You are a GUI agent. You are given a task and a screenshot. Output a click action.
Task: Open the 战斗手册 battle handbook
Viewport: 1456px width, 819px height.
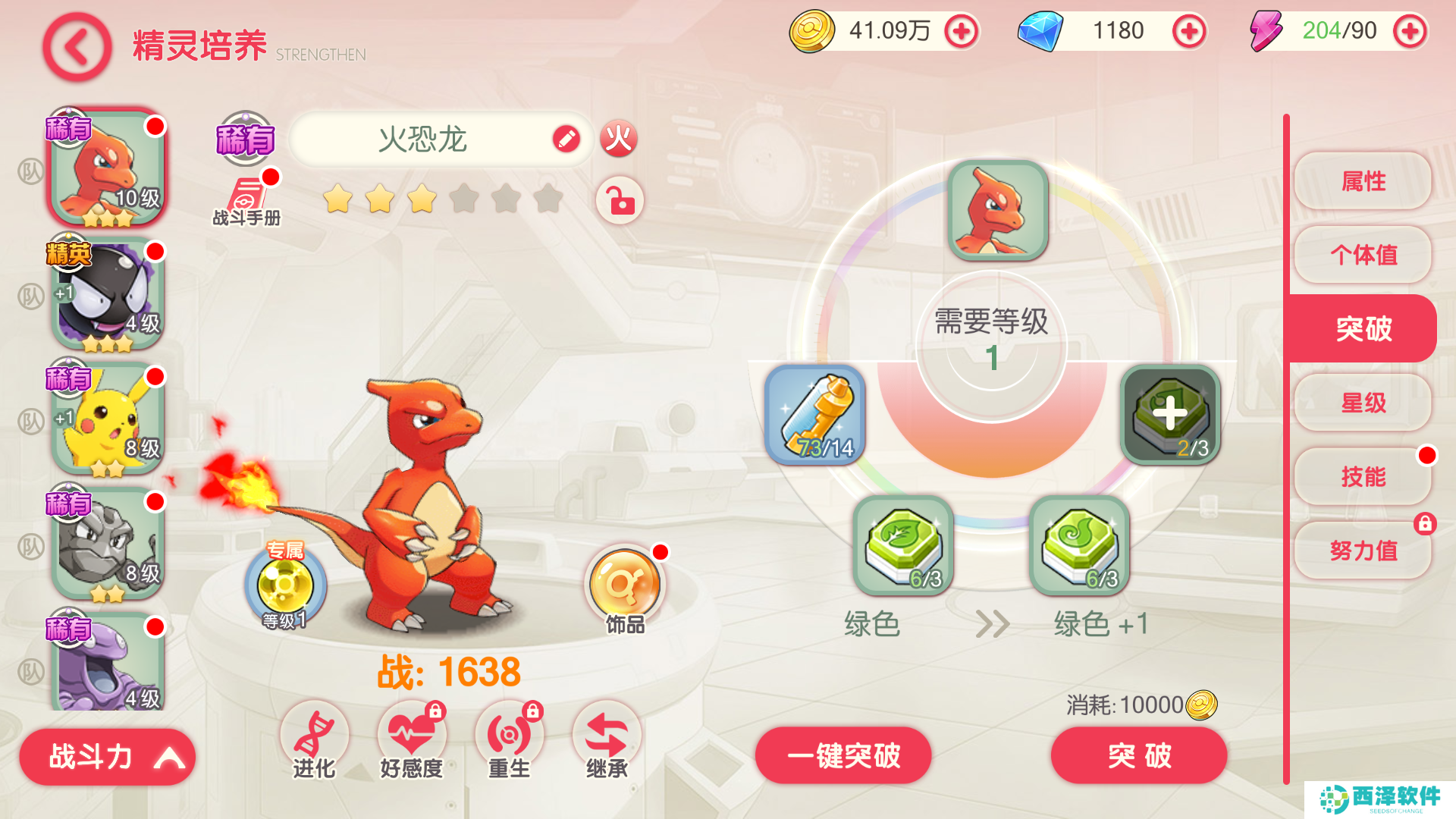[x=247, y=199]
